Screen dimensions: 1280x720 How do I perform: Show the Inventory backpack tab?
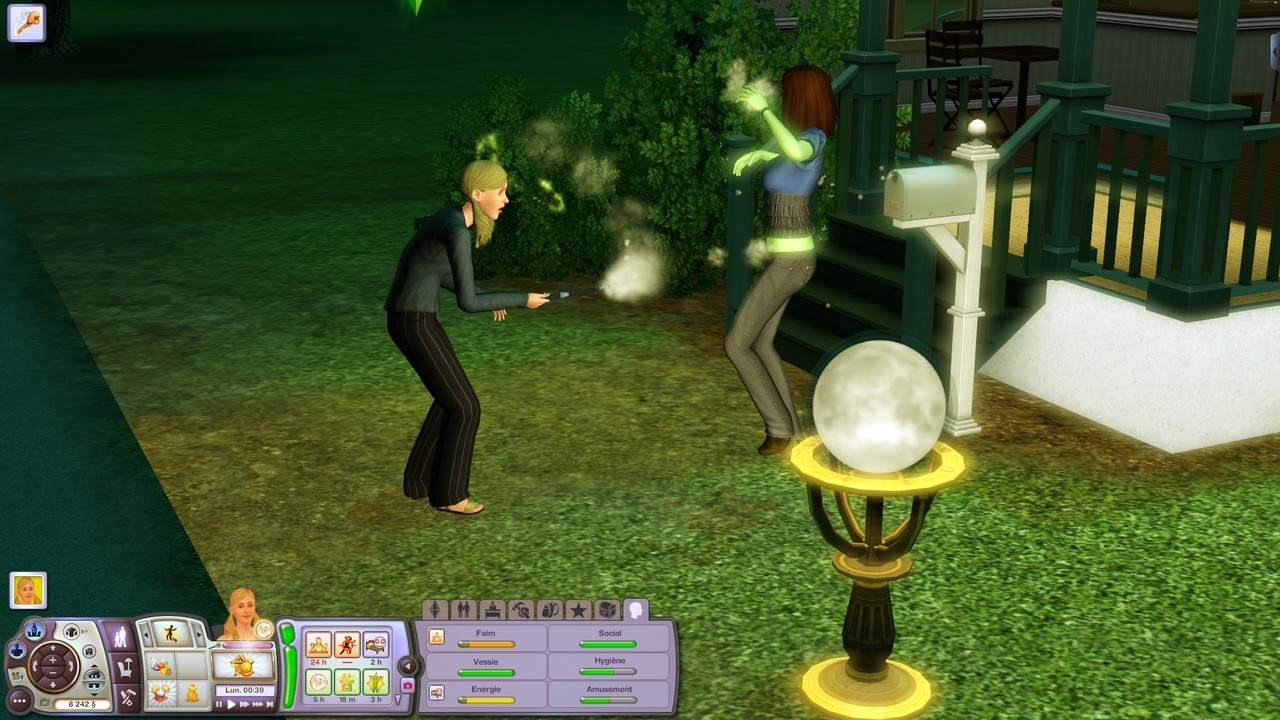(549, 610)
